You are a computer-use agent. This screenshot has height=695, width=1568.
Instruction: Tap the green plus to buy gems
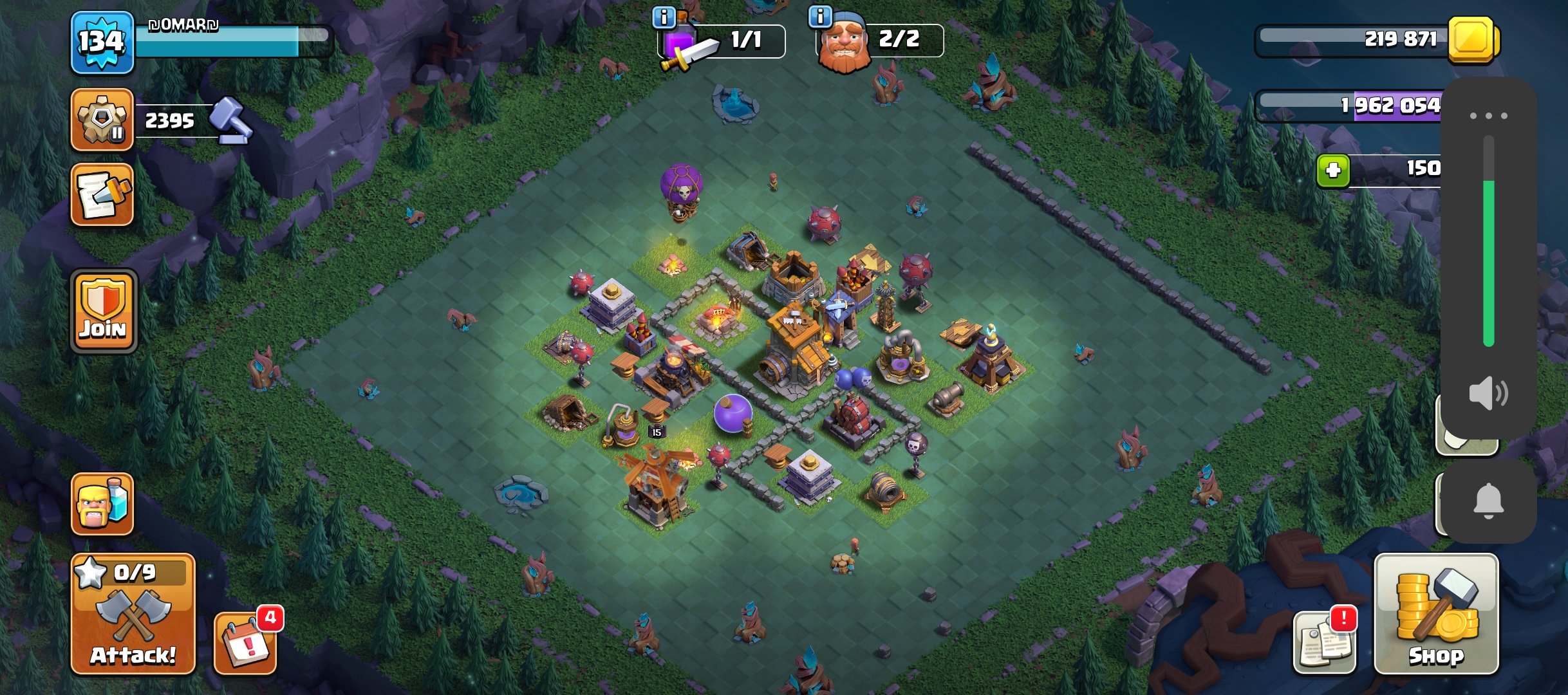1333,171
